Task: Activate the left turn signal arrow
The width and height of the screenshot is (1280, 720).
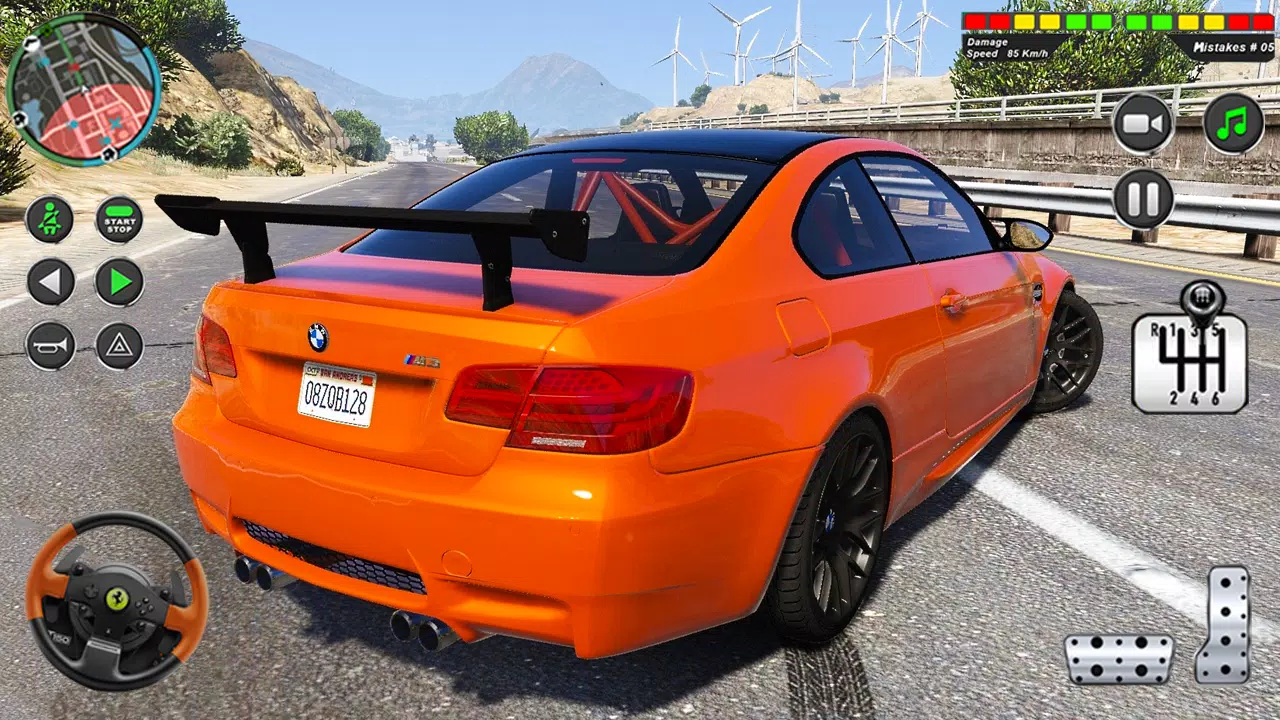Action: [x=50, y=282]
